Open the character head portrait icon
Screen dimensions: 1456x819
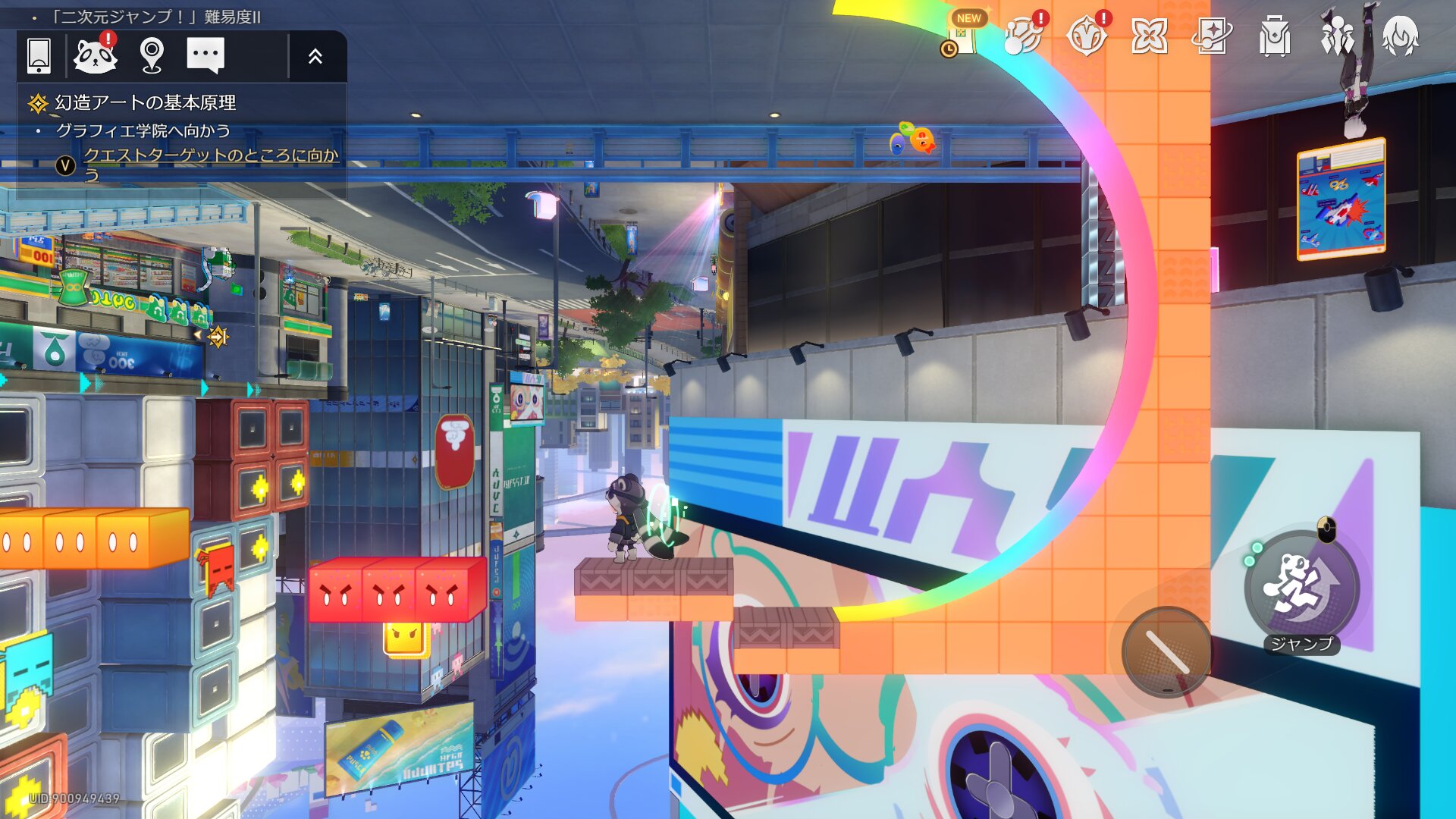[1400, 35]
